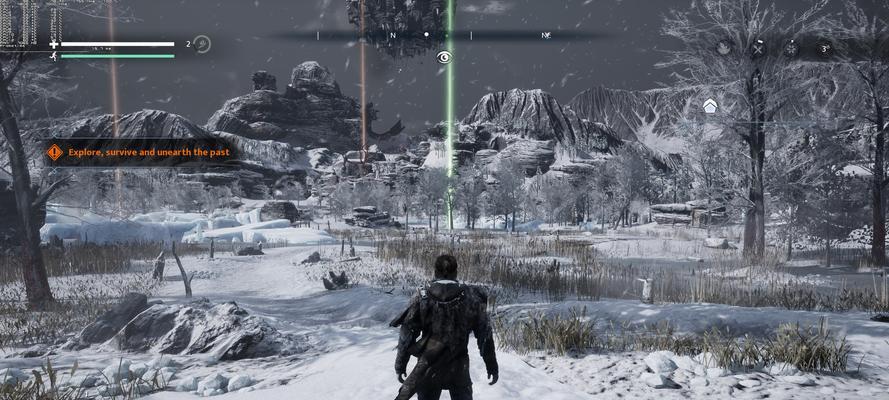Click the snowflake weather status icon

791,47
